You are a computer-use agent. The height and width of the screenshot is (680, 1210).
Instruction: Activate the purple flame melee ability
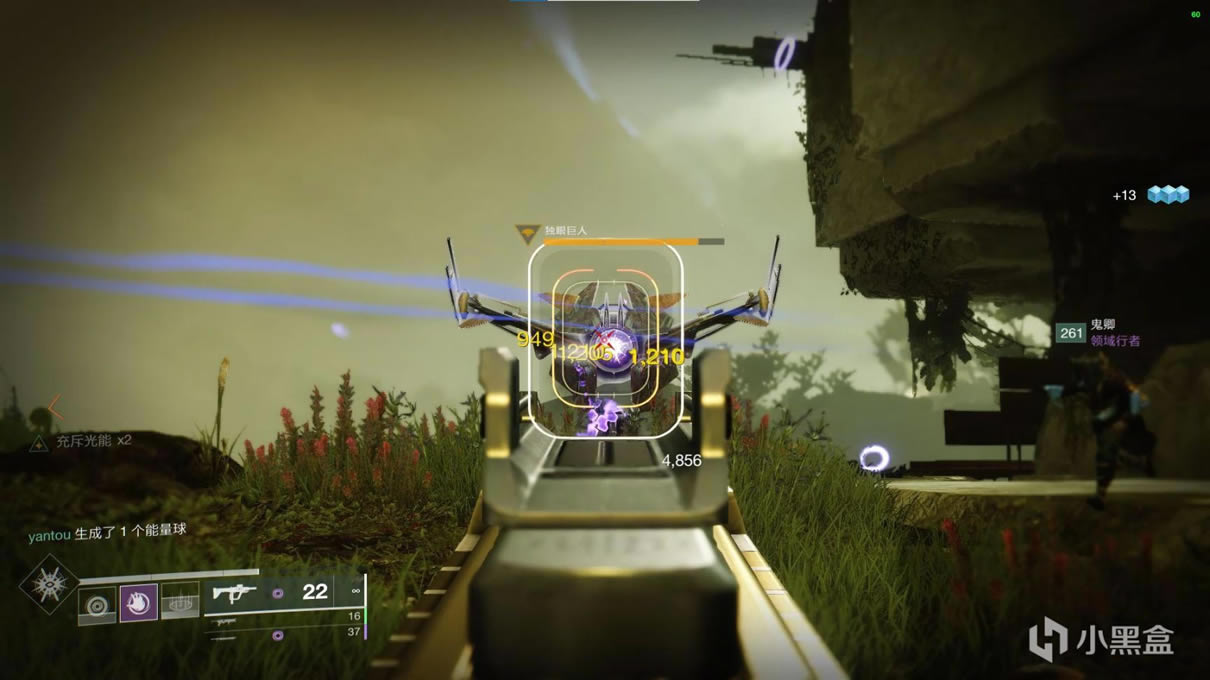[138, 603]
